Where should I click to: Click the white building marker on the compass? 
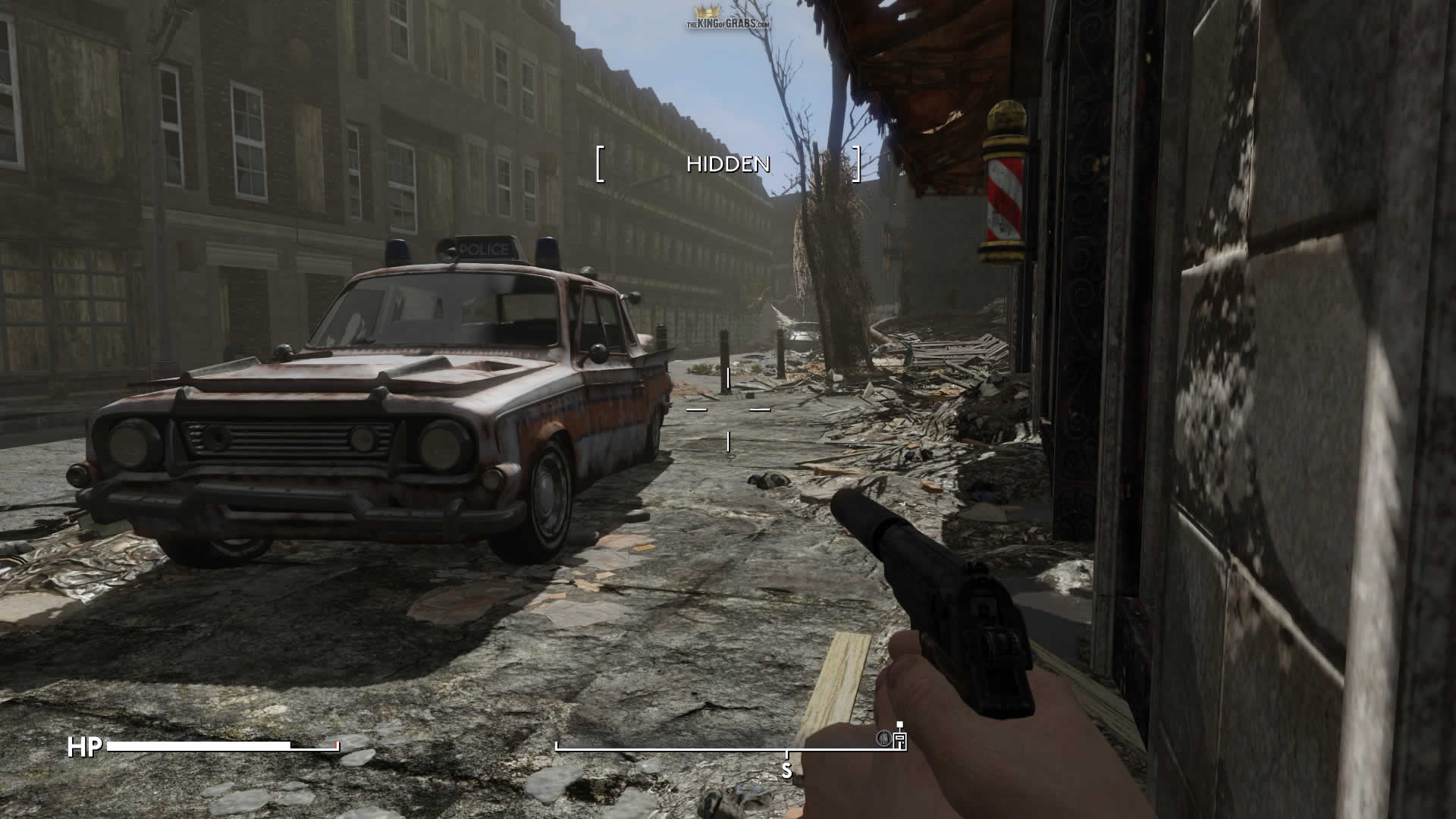click(900, 739)
